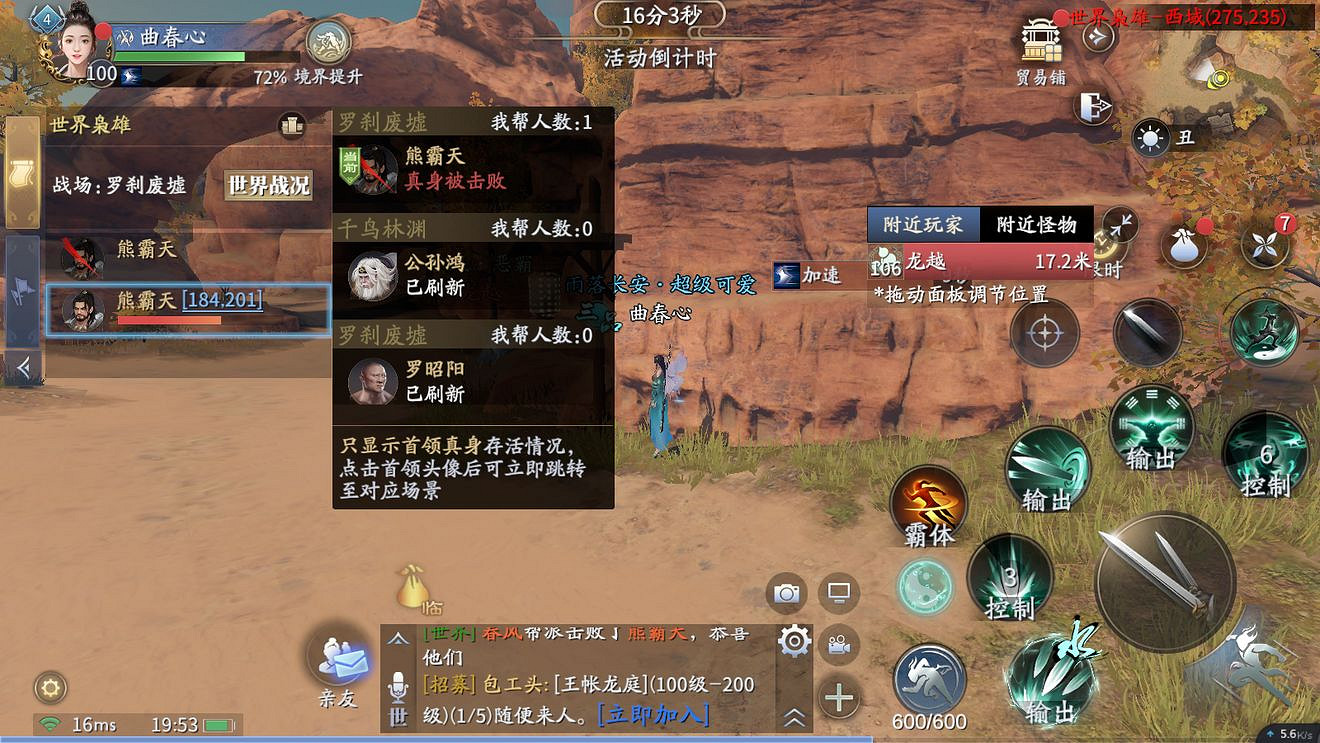Click the crosshair target-lock icon
1320x743 pixels.
click(x=1043, y=333)
